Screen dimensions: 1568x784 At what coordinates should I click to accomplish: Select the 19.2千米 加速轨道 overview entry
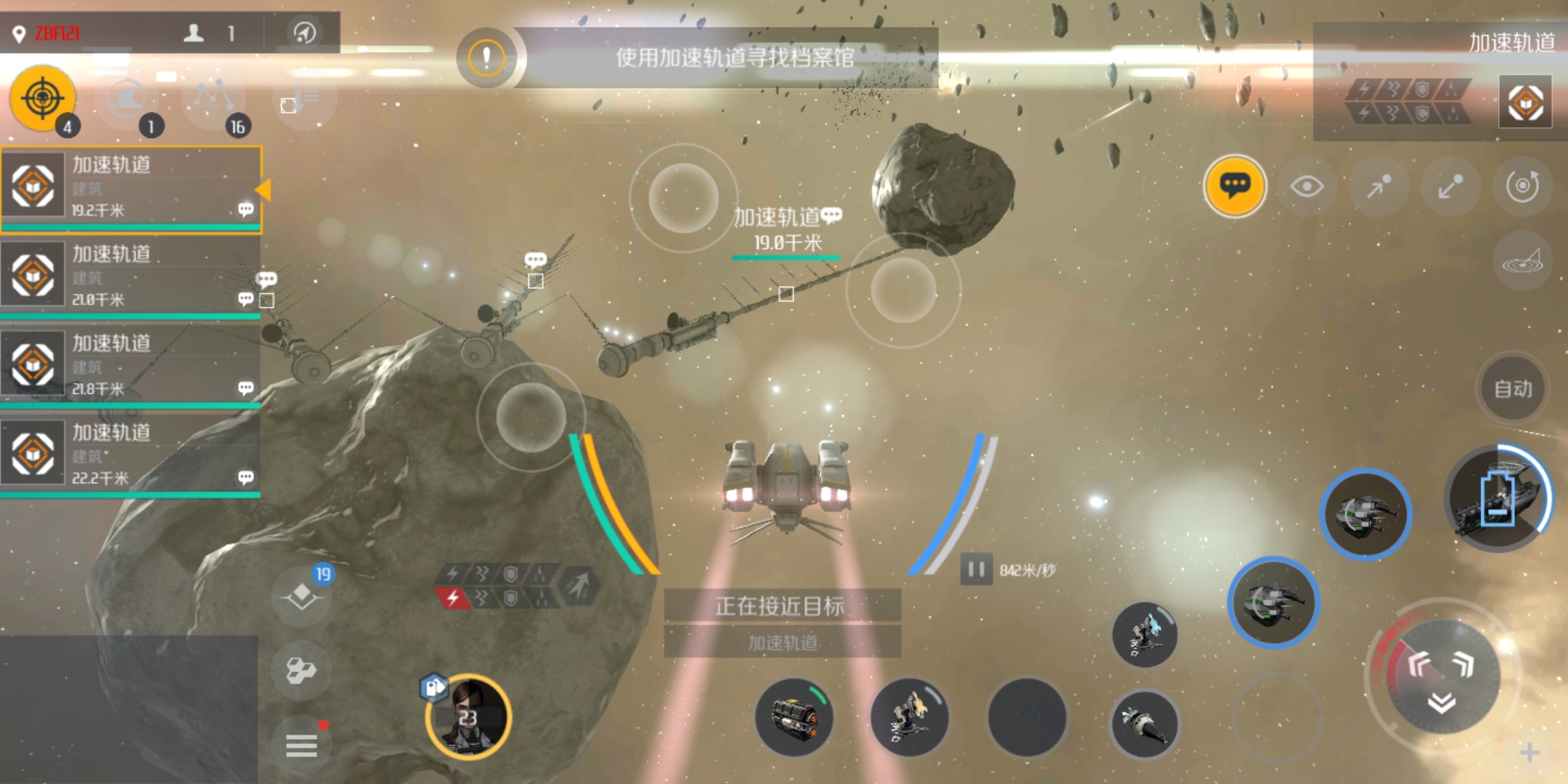[131, 187]
